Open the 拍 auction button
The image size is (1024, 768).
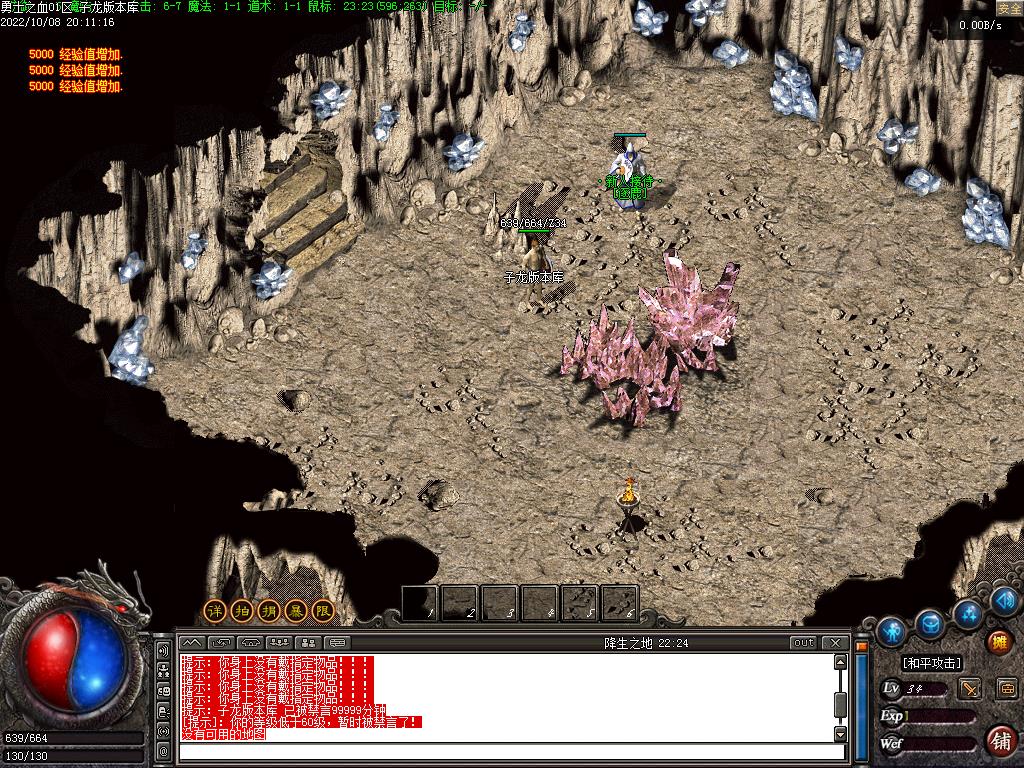pos(242,610)
